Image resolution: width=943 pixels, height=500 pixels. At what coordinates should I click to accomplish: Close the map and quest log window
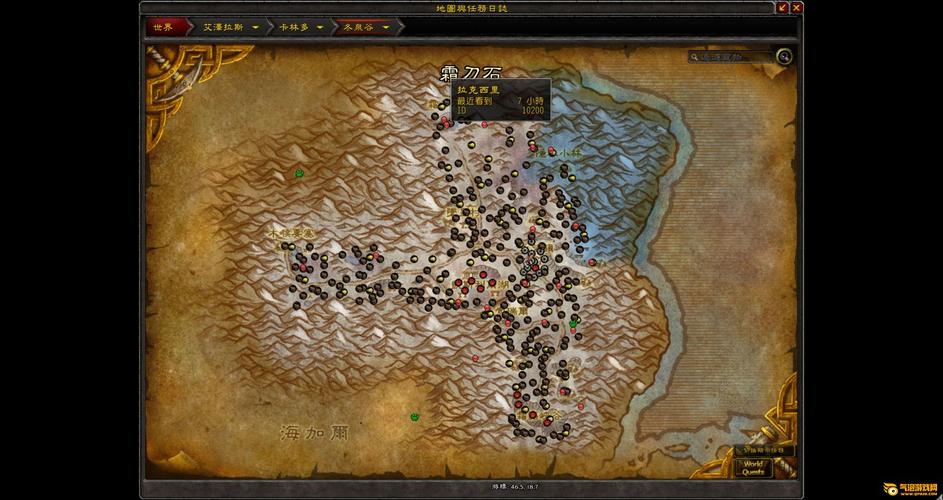(797, 8)
